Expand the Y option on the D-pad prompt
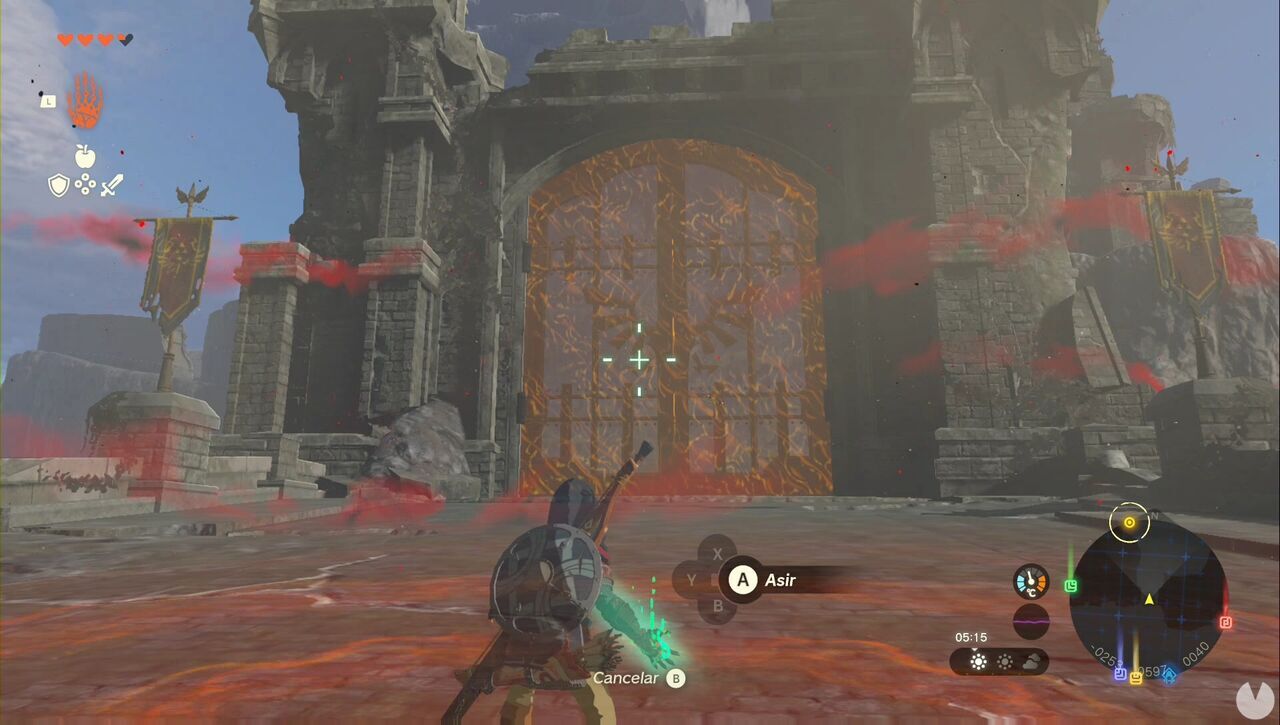The width and height of the screenshot is (1280, 725). pos(692,578)
